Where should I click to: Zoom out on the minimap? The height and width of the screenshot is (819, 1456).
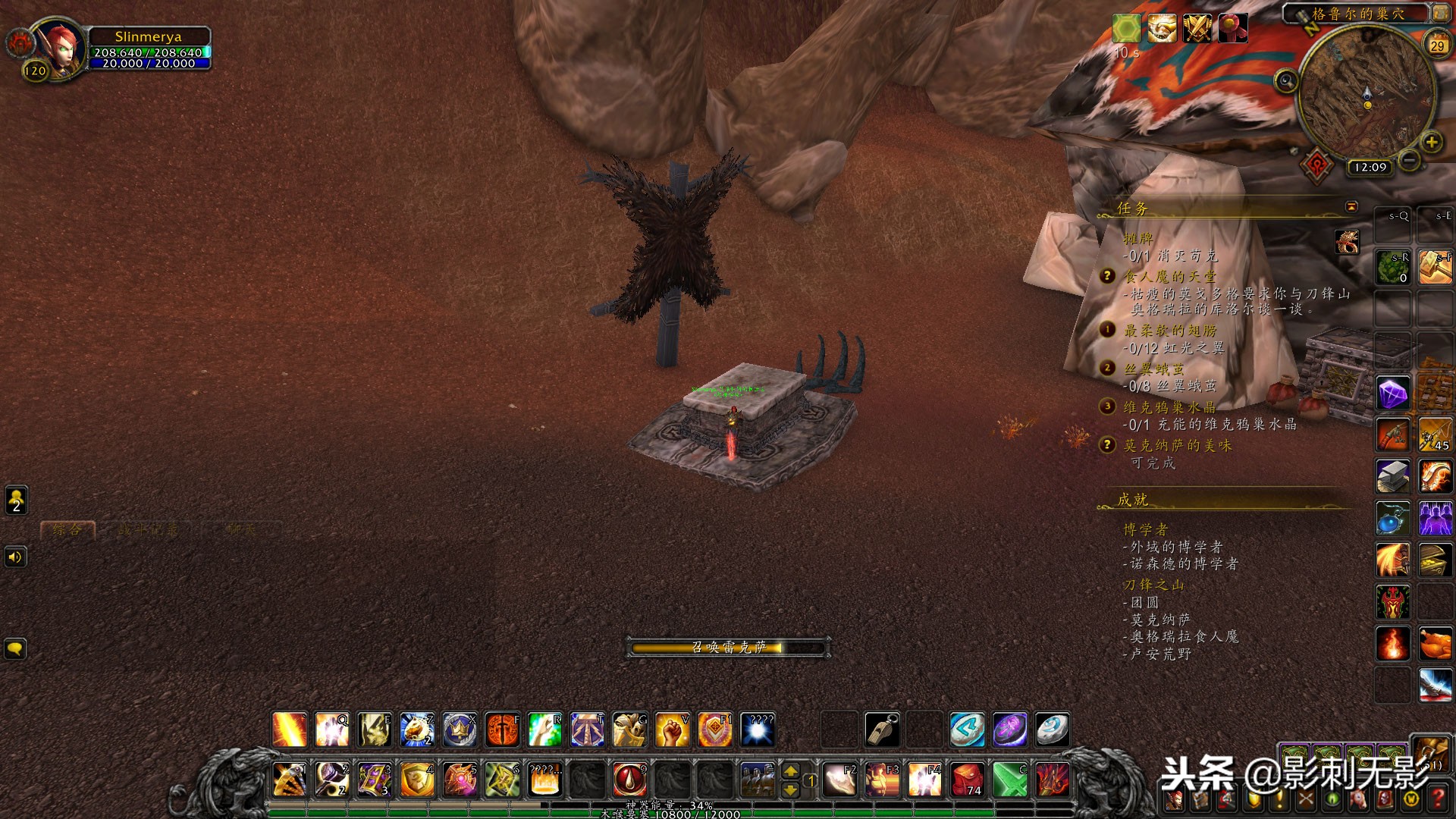tap(1409, 160)
